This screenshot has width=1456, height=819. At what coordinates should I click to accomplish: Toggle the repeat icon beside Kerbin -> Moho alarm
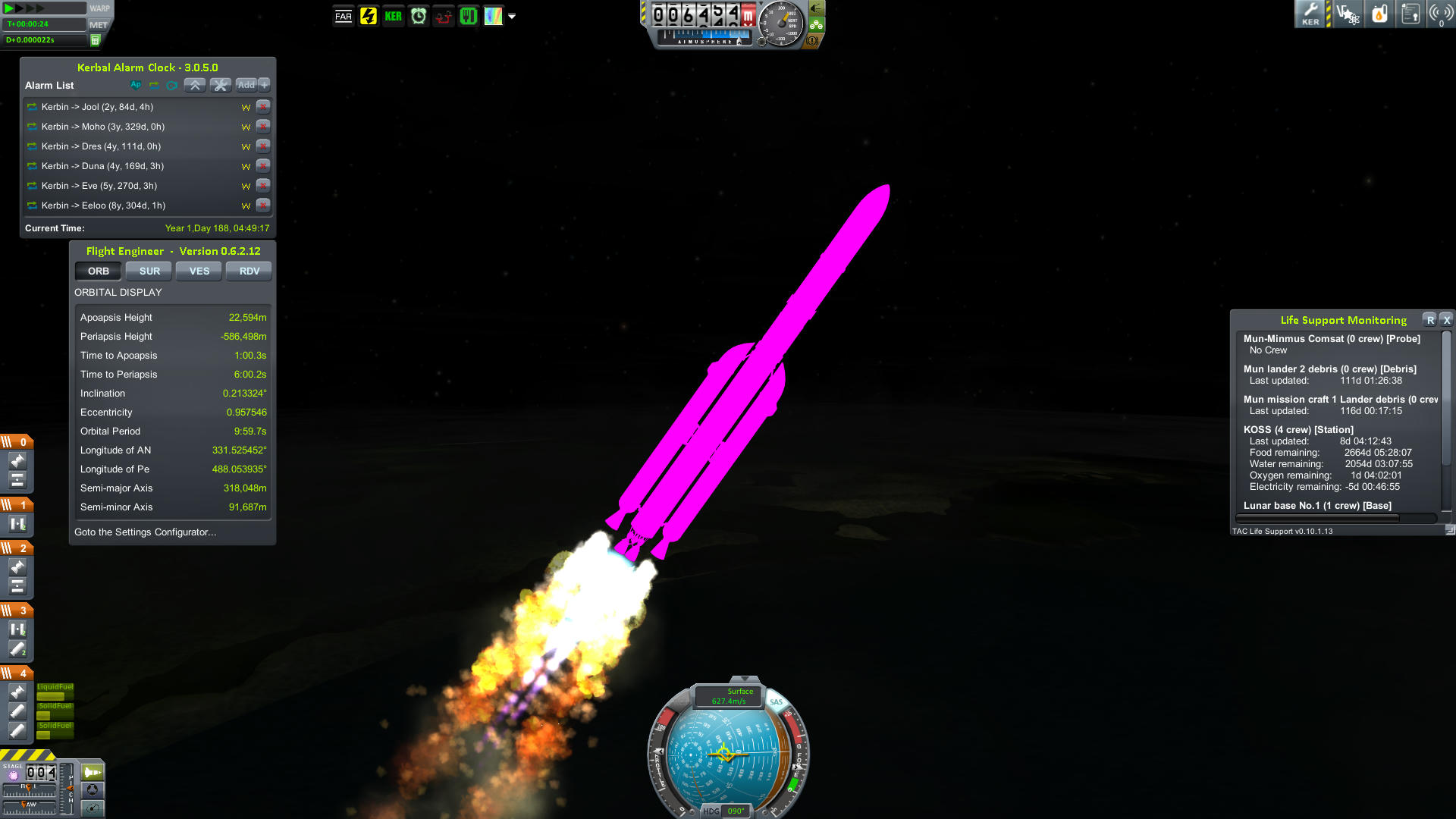click(32, 127)
